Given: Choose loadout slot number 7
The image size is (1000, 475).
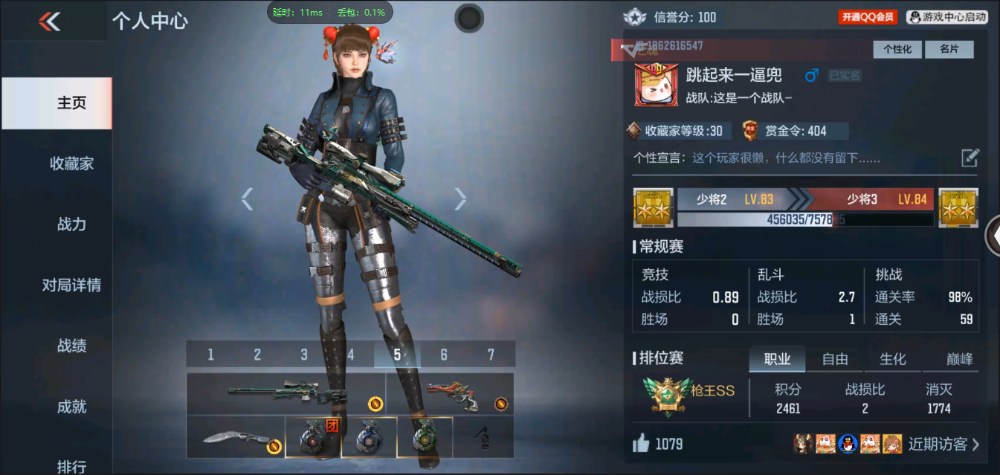Looking at the screenshot, I should pyautogui.click(x=491, y=354).
